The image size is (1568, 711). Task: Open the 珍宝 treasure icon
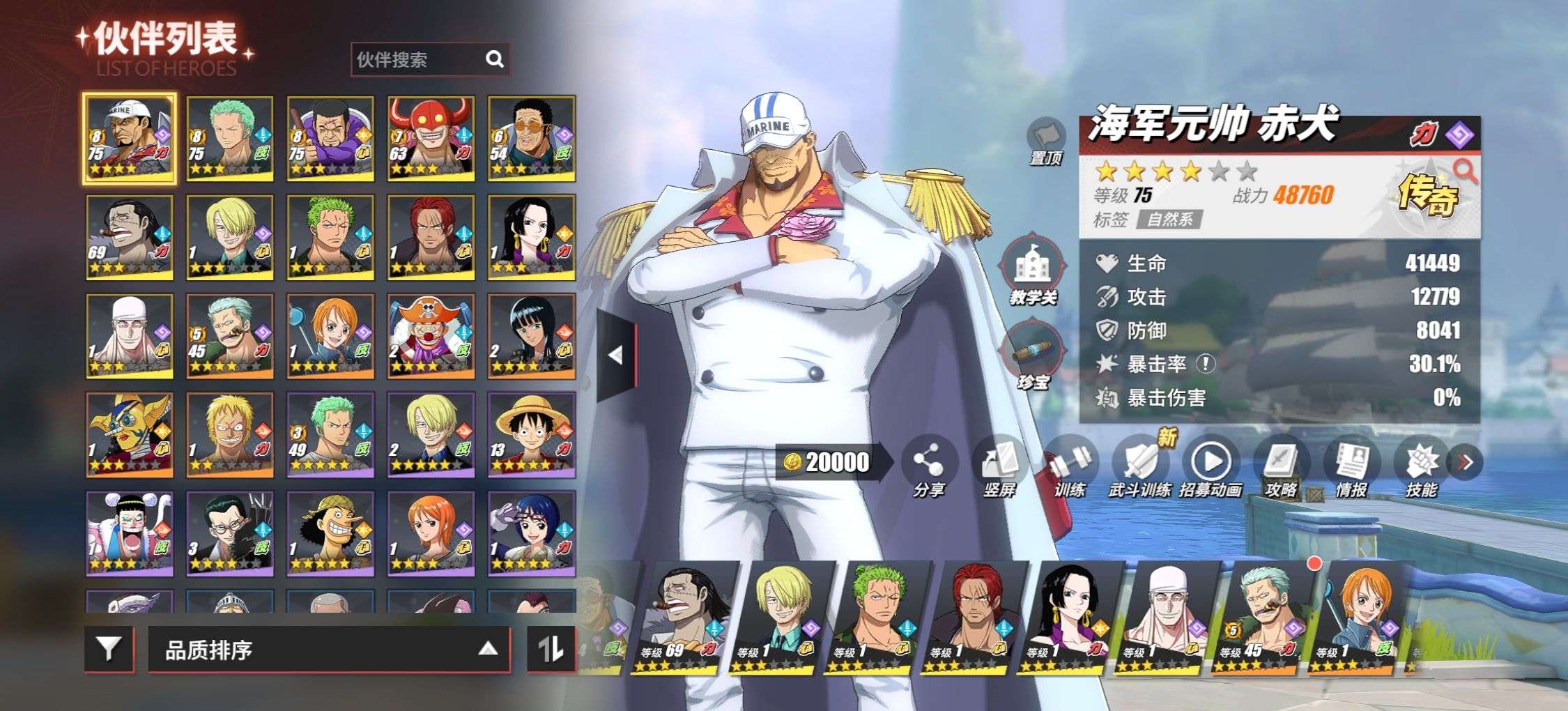coord(1033,355)
